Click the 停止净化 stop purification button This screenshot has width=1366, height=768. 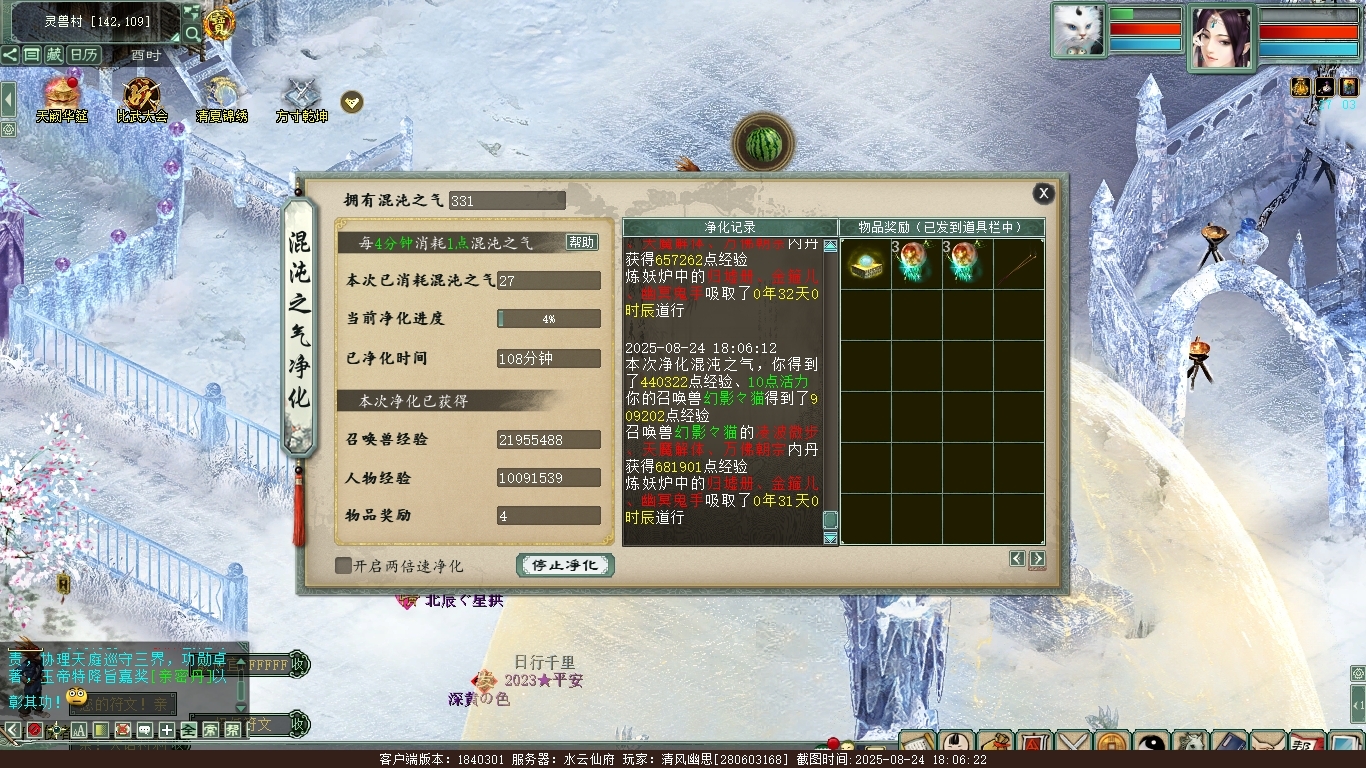[565, 565]
